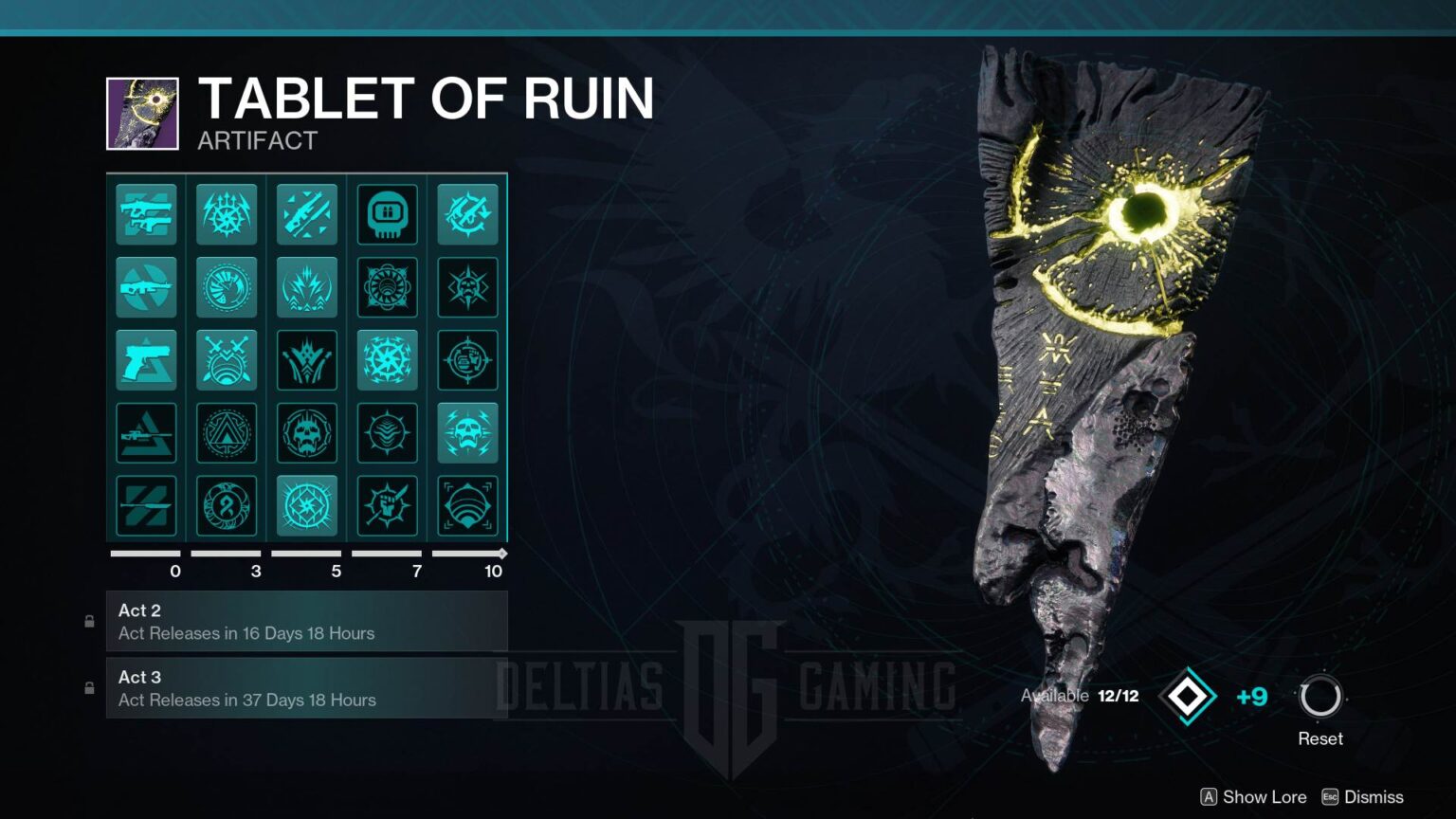Select the dual submachine gun weapon perk
Screen dimensions: 1456x819
146,214
